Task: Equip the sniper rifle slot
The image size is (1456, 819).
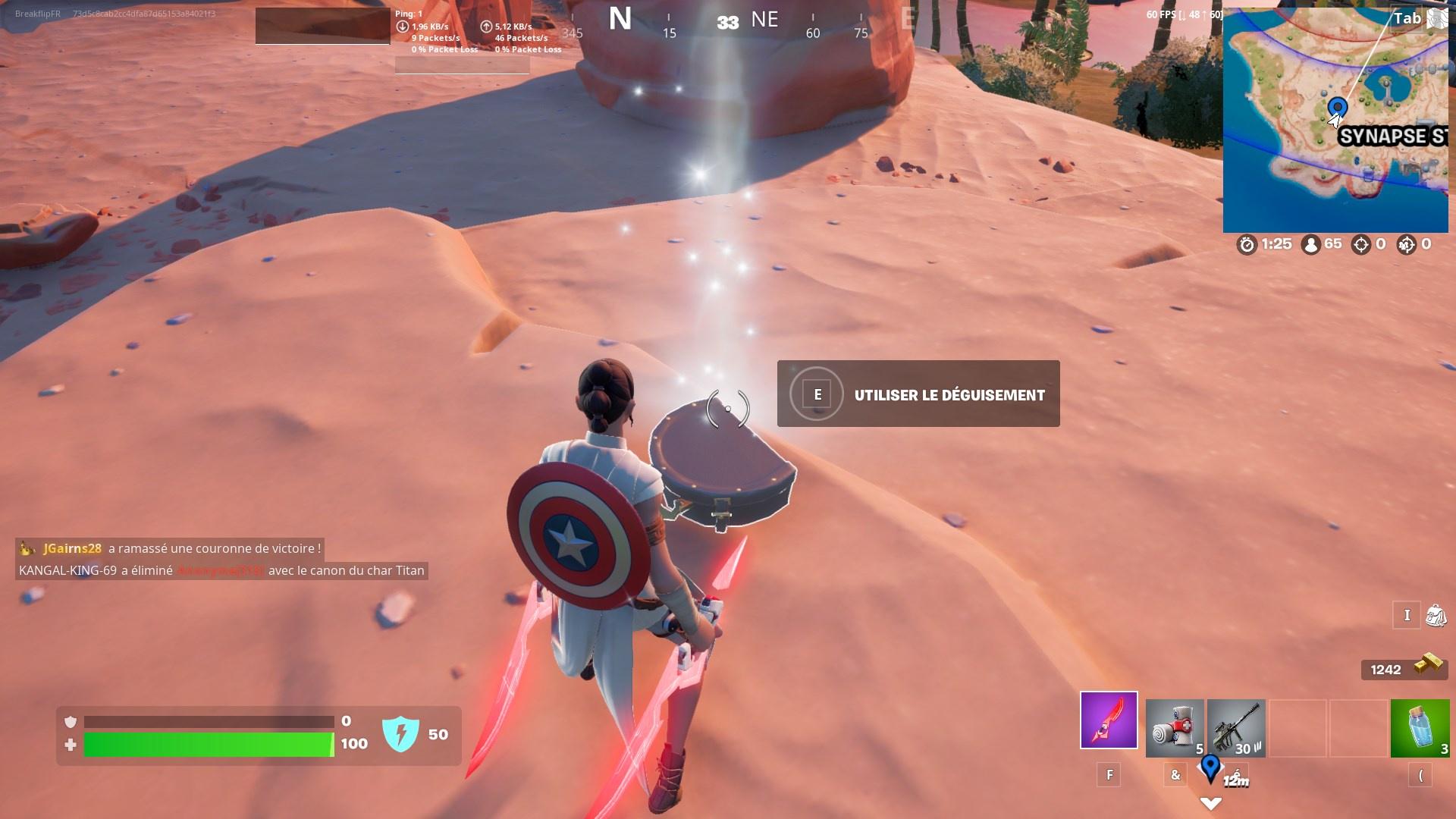Action: click(1236, 728)
